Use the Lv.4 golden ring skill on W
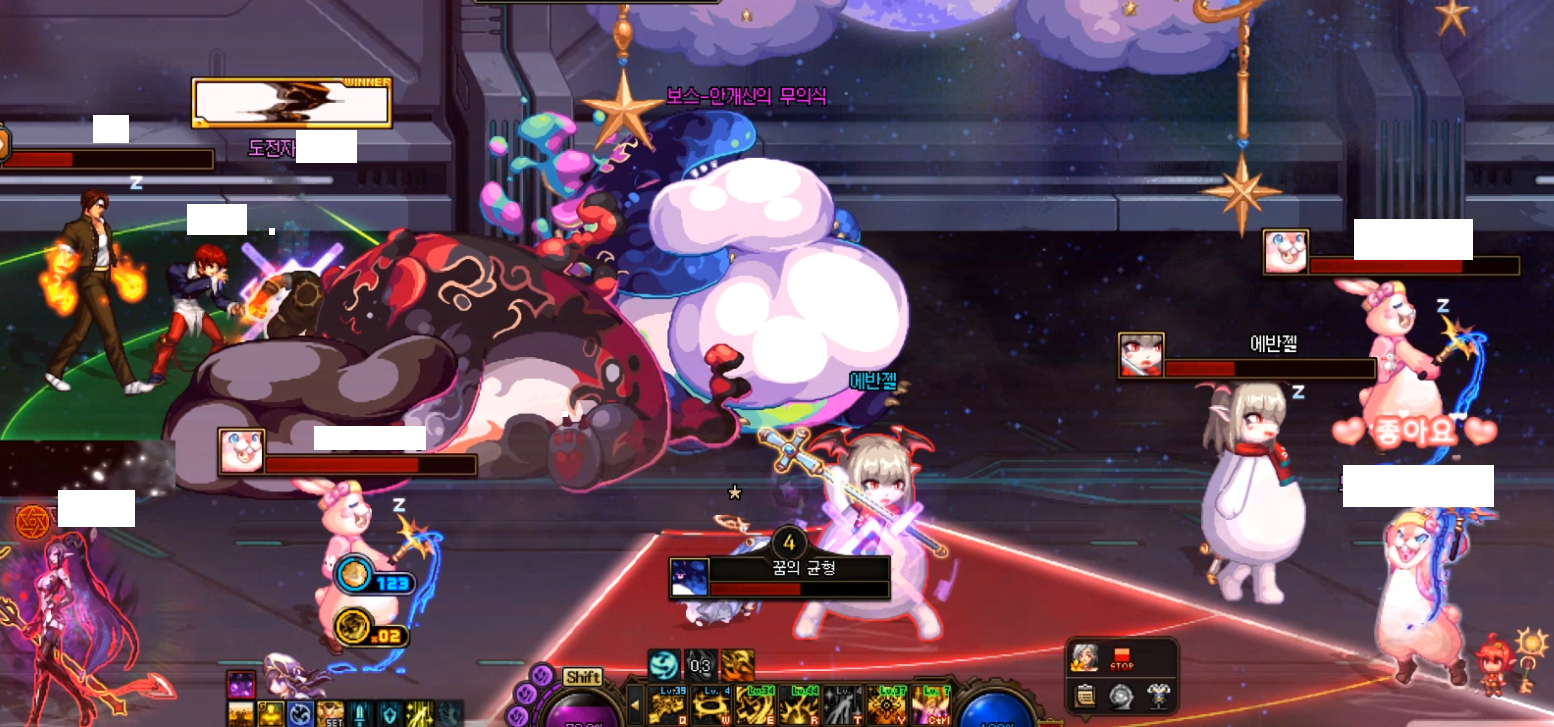1554x727 pixels. point(709,707)
